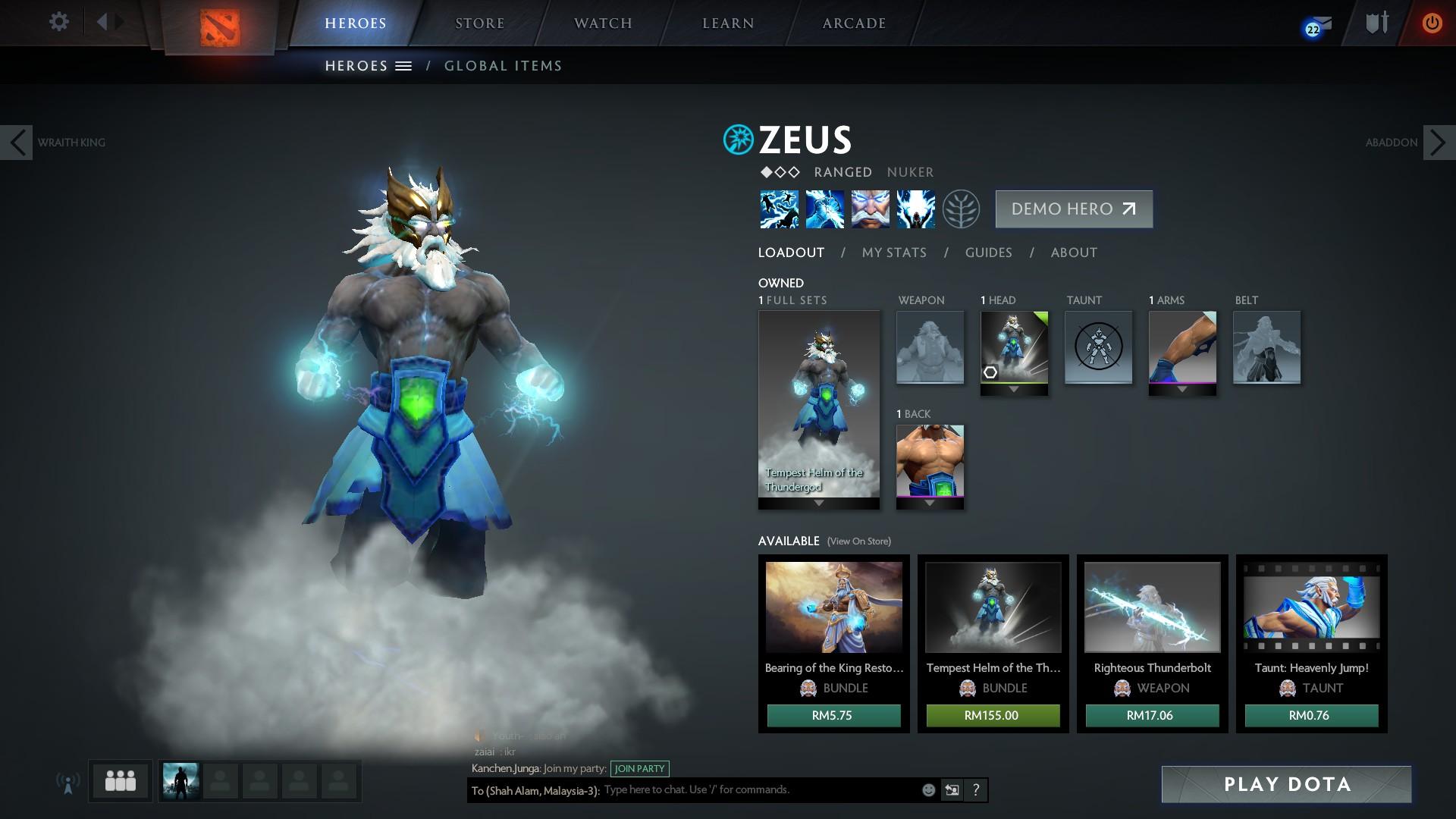Open the Taunt loadout slot
The width and height of the screenshot is (1456, 819).
click(1098, 347)
